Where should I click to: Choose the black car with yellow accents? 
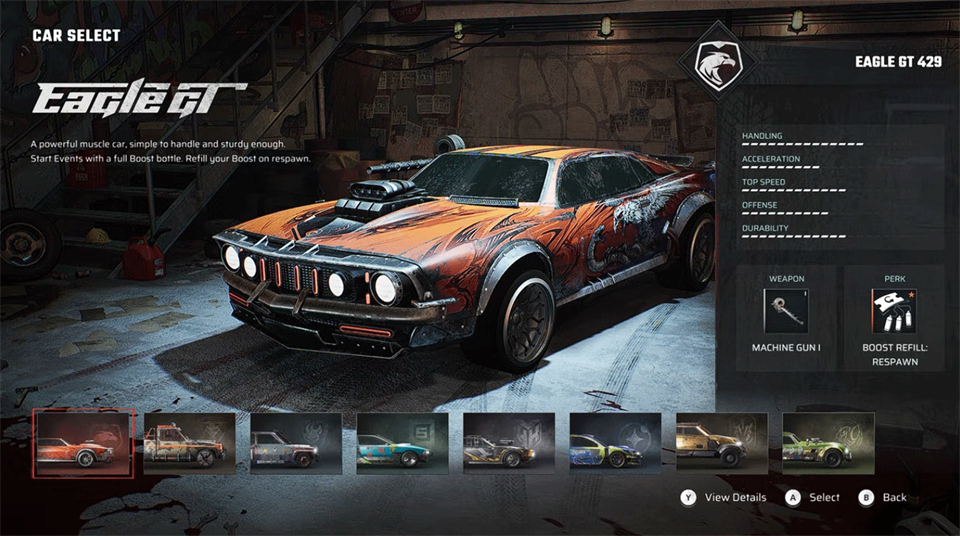[x=509, y=443]
